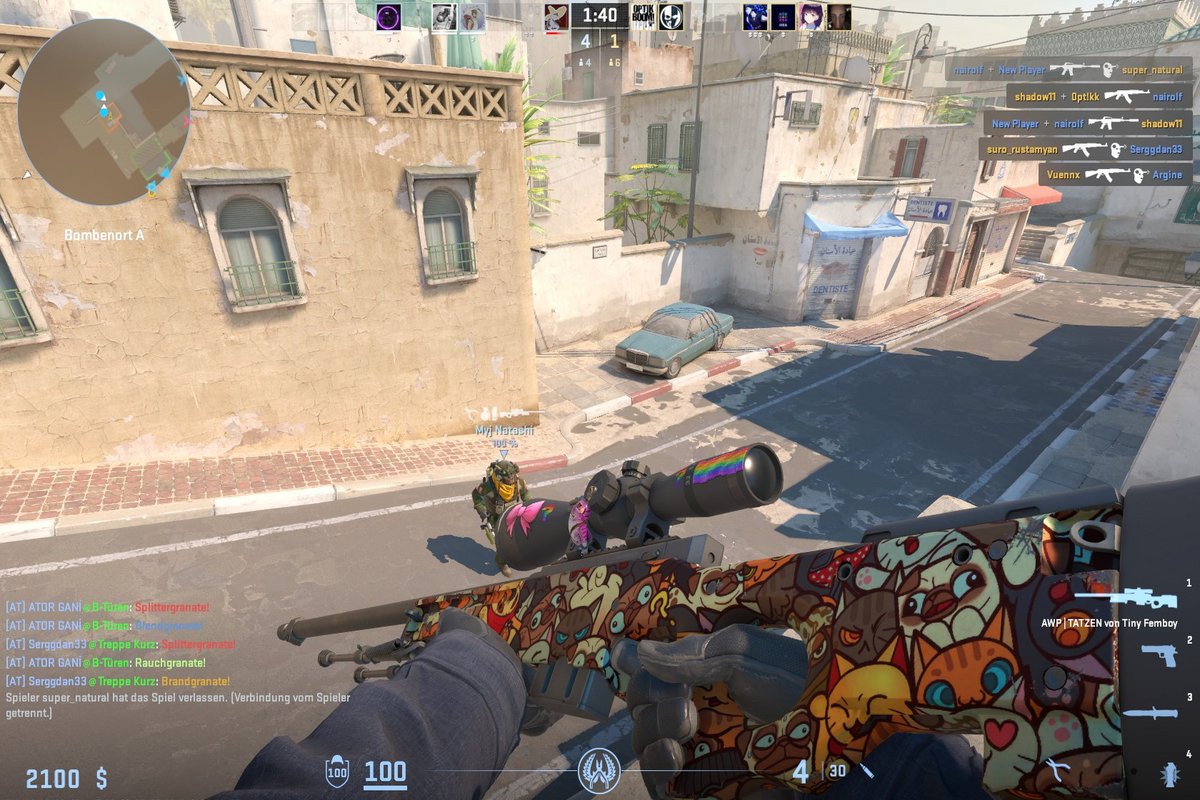This screenshot has width=1200, height=800.
Task: Click the suro_rustamyan kill feed row
Action: point(1084,149)
